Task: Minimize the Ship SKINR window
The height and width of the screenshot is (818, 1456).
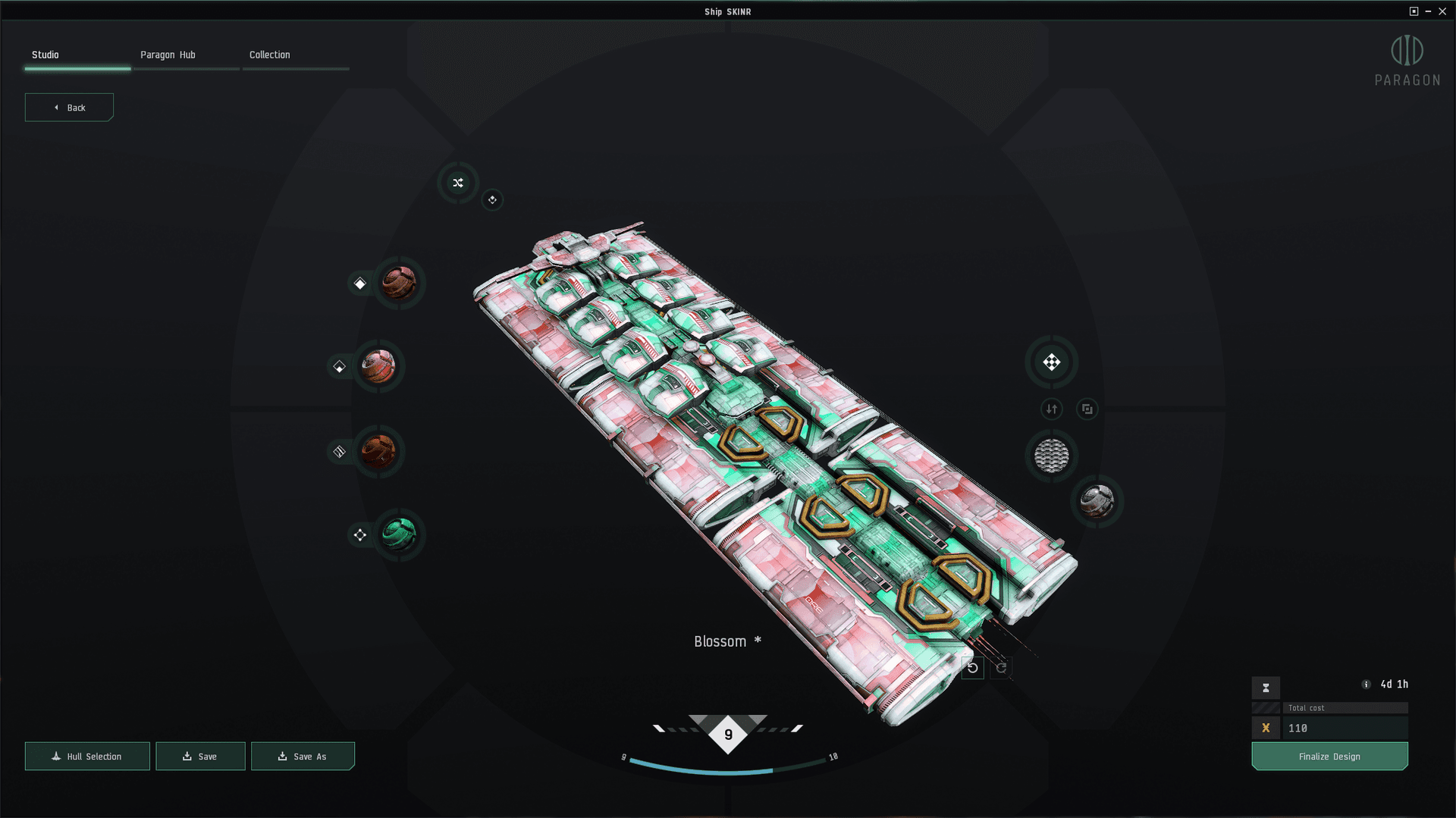Action: point(1428,11)
